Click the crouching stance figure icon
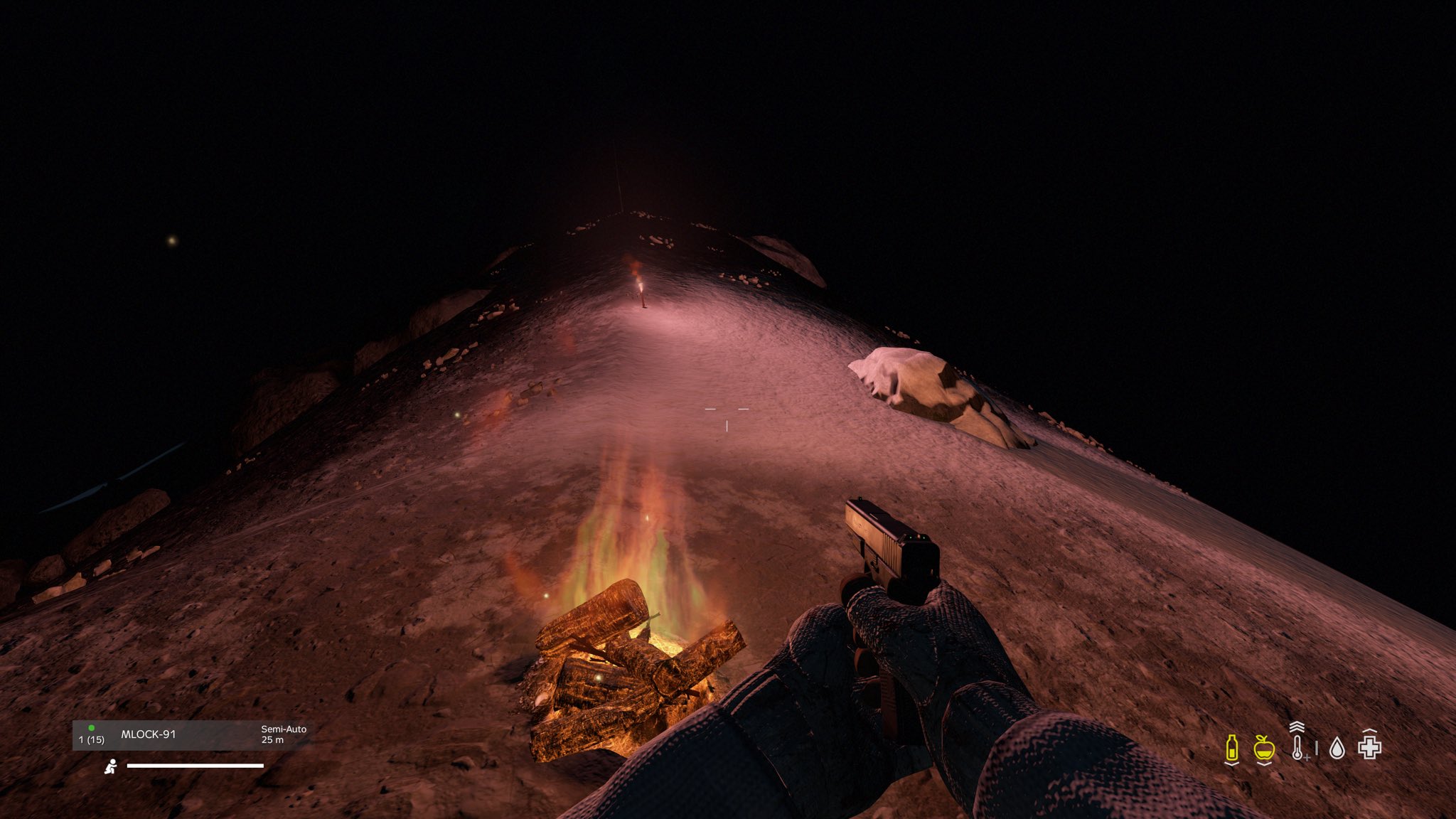The image size is (1456, 819). (x=111, y=766)
